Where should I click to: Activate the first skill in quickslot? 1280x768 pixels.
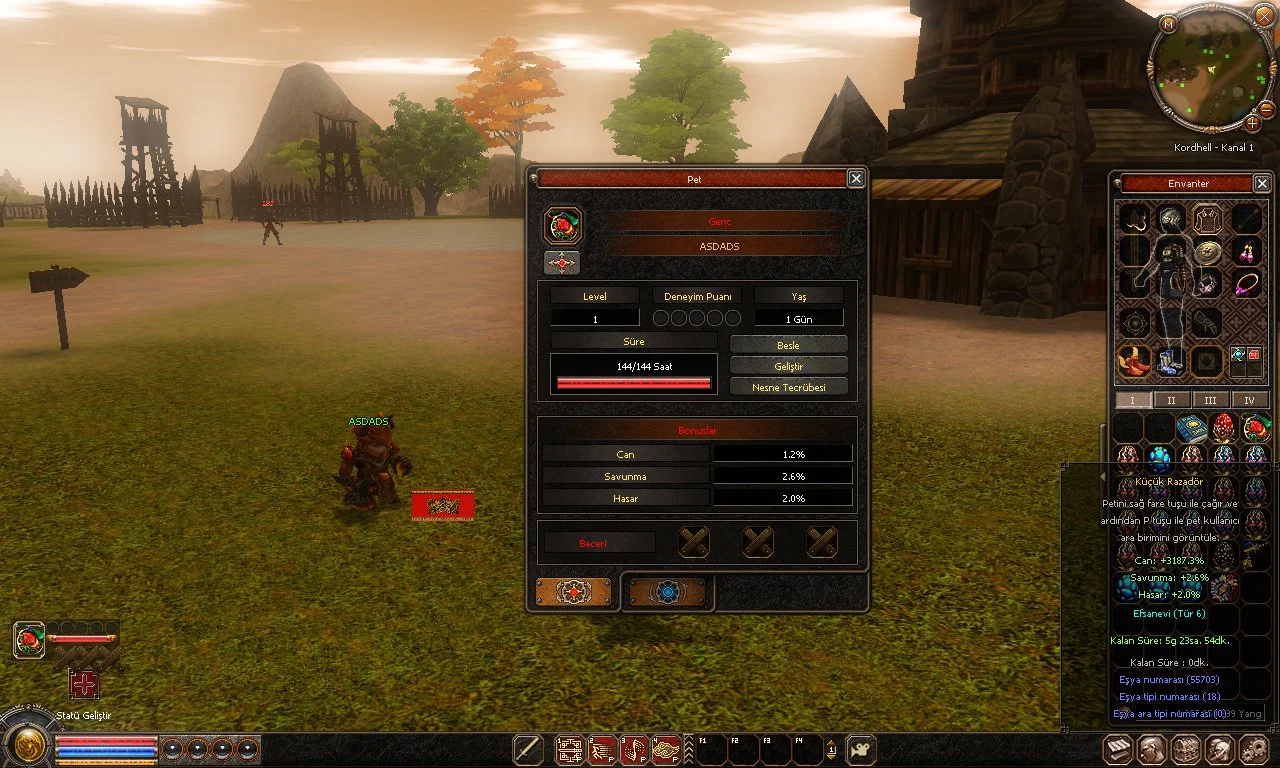click(570, 749)
